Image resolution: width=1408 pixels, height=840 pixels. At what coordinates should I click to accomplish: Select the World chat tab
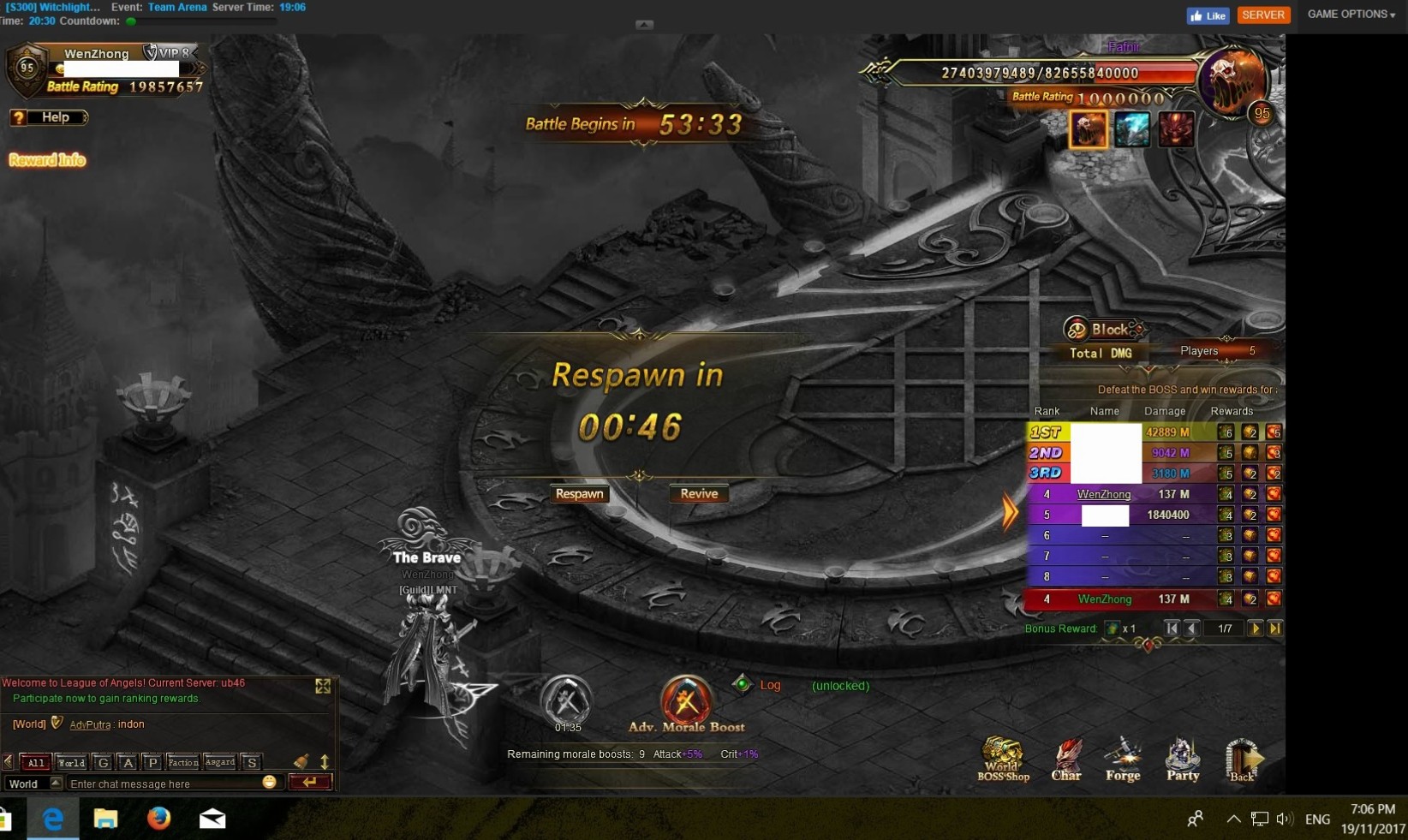[71, 762]
